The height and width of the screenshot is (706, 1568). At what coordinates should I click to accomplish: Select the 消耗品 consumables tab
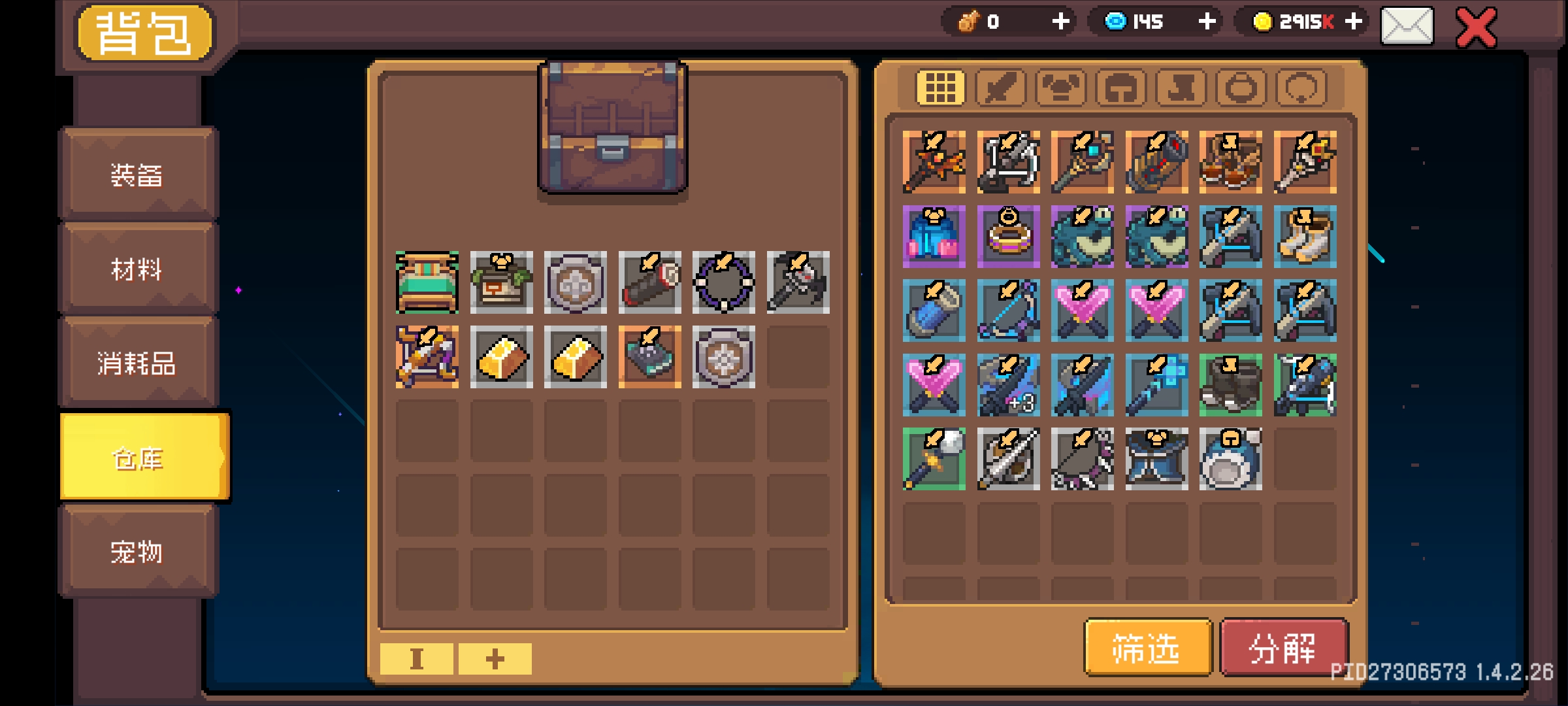137,363
